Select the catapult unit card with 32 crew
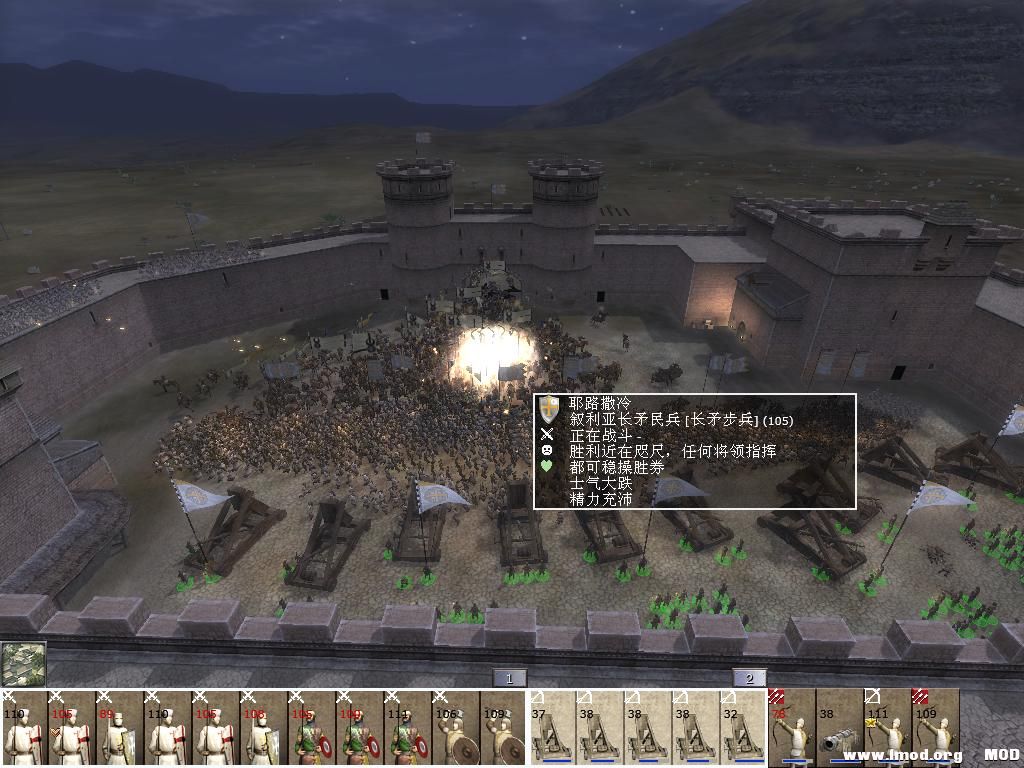The width and height of the screenshot is (1024, 768). (743, 728)
